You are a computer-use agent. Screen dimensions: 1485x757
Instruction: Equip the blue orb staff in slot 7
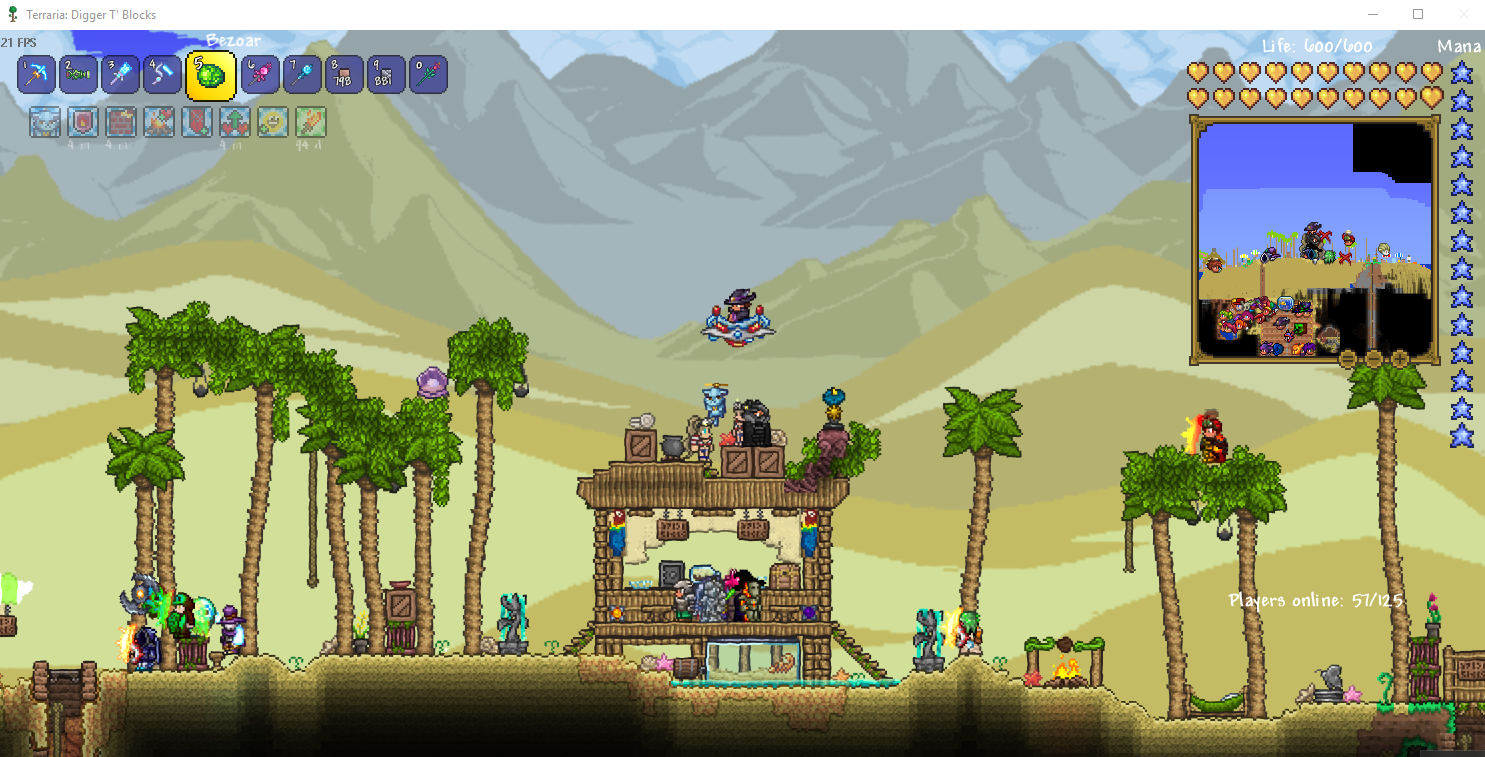click(x=302, y=75)
